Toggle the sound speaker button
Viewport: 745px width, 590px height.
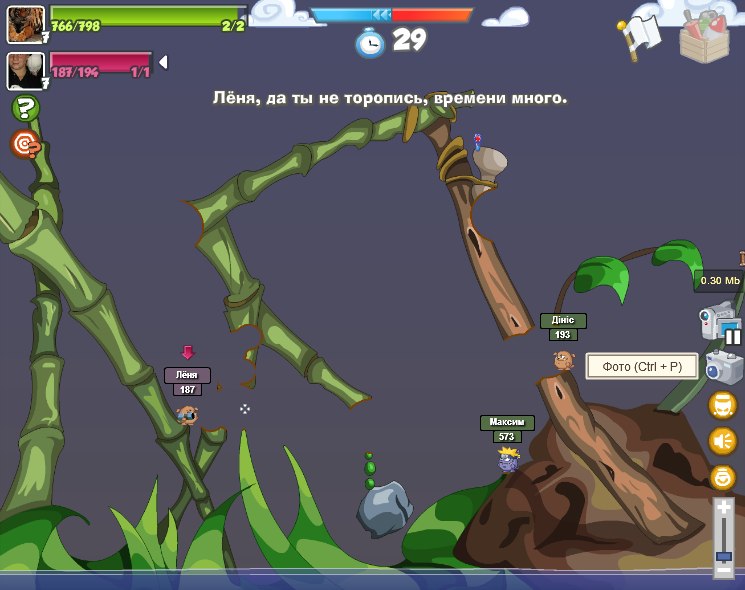(722, 441)
